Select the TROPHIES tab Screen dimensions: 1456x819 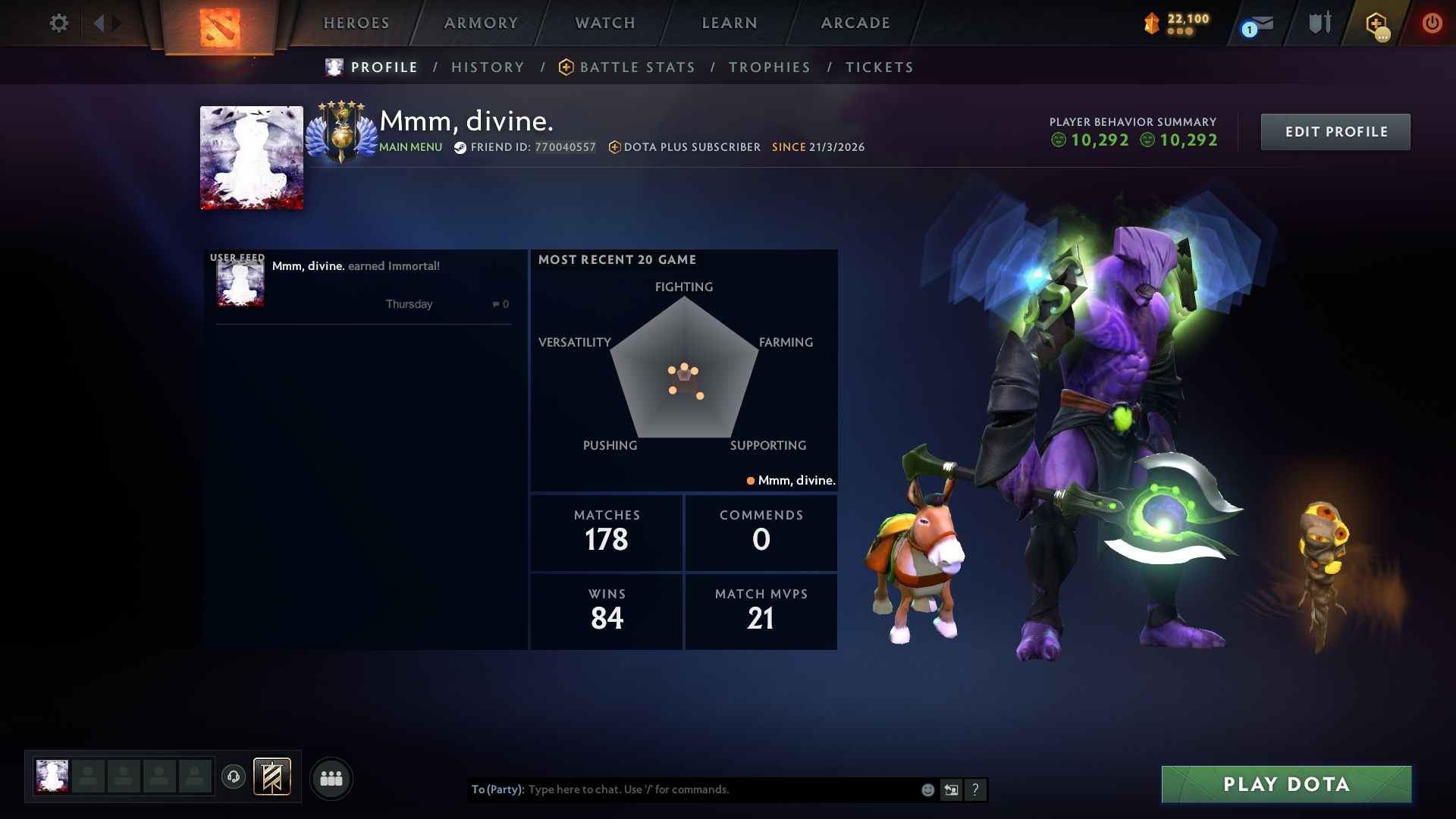[x=769, y=67]
